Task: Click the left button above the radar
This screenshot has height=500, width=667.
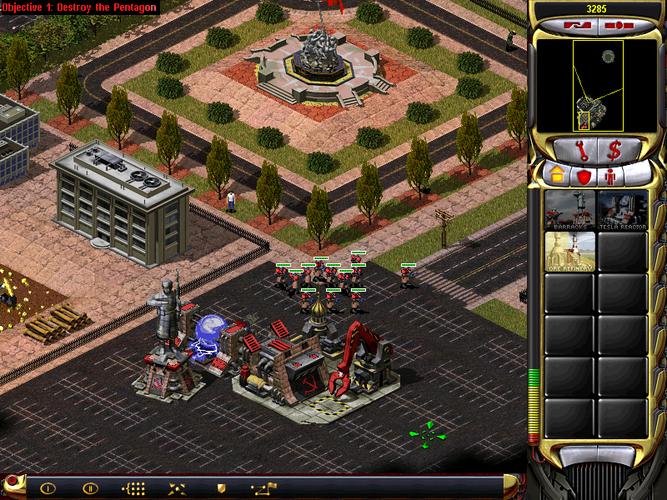Action: tap(578, 24)
